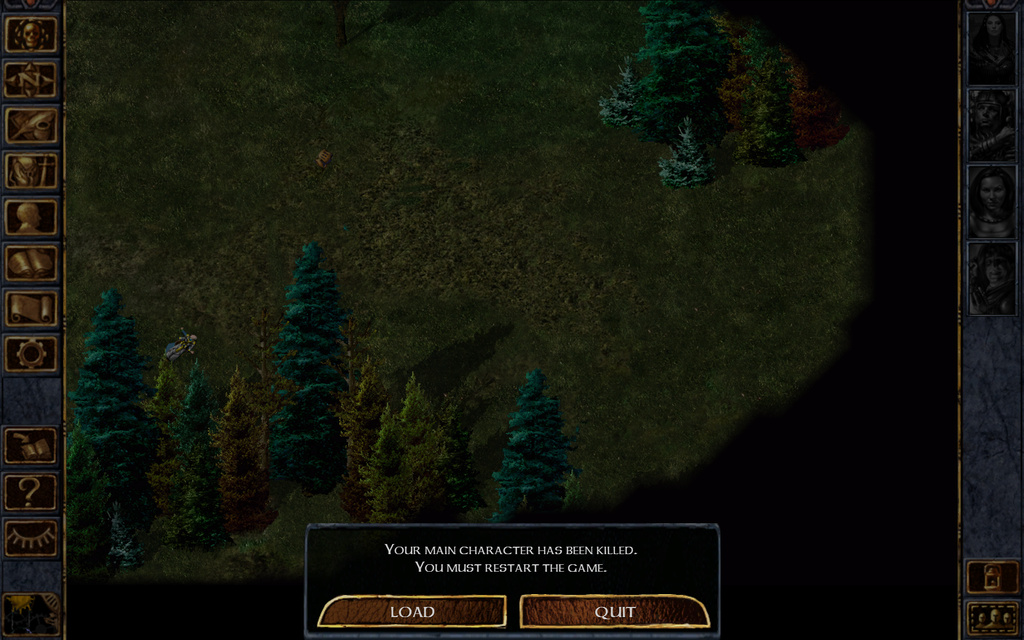Open the inventory screen icon
Viewport: 1024px width, 640px height.
pos(31,171)
